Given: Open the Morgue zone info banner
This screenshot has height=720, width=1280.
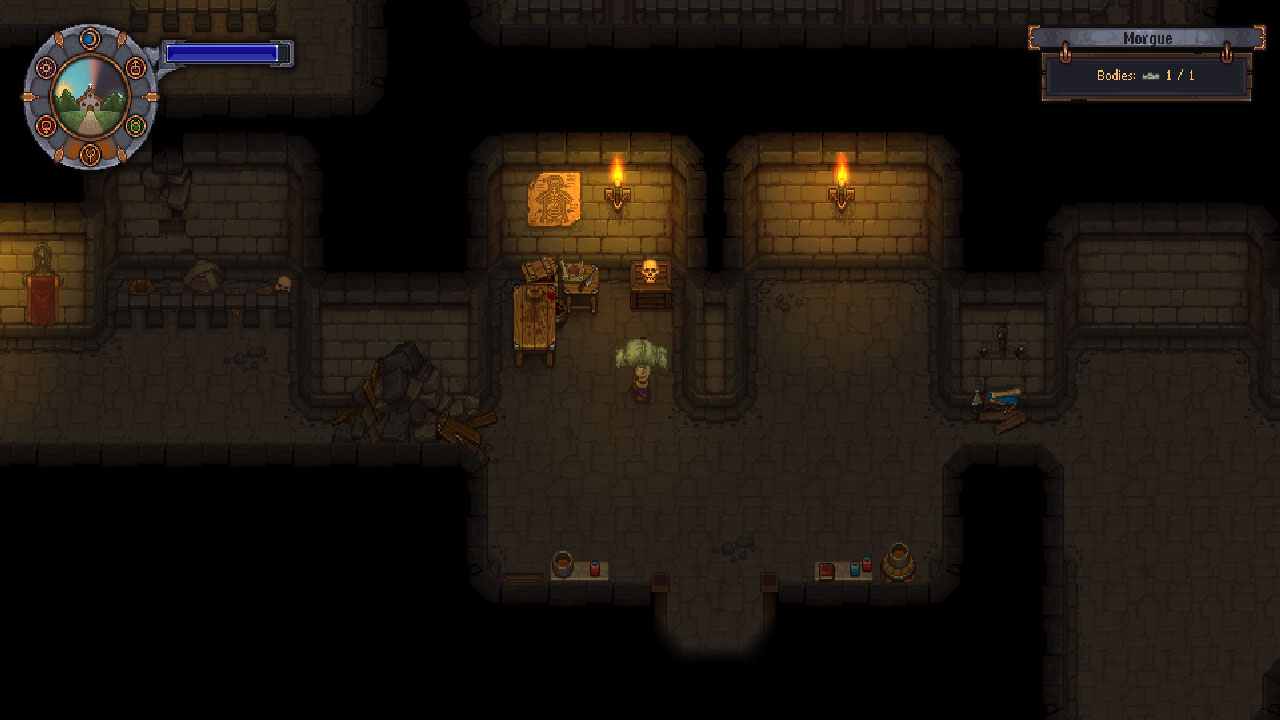Looking at the screenshot, I should tap(1146, 38).
